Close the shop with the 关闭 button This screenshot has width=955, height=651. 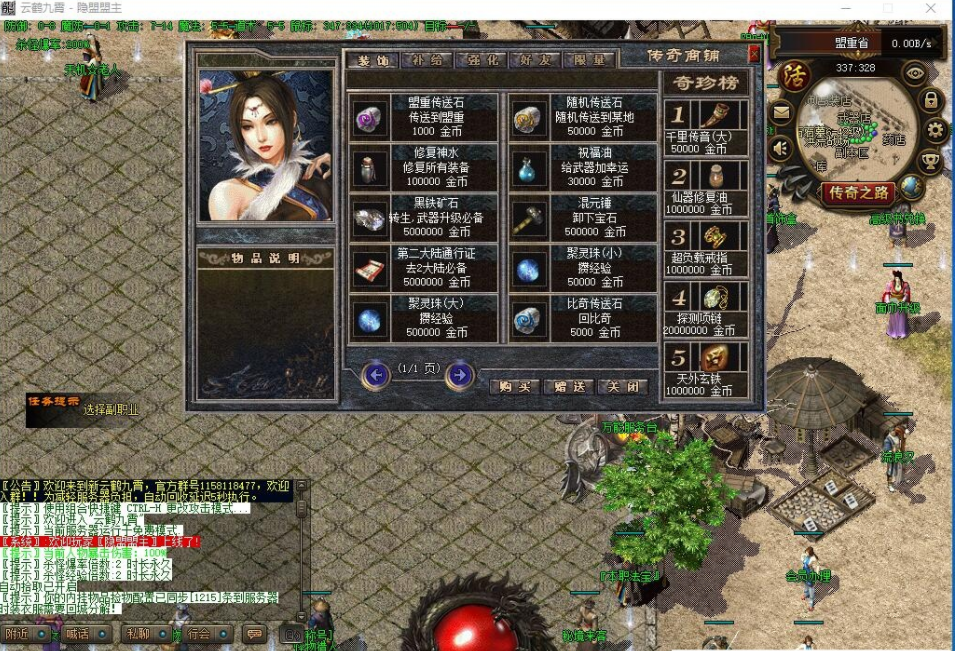pyautogui.click(x=622, y=387)
